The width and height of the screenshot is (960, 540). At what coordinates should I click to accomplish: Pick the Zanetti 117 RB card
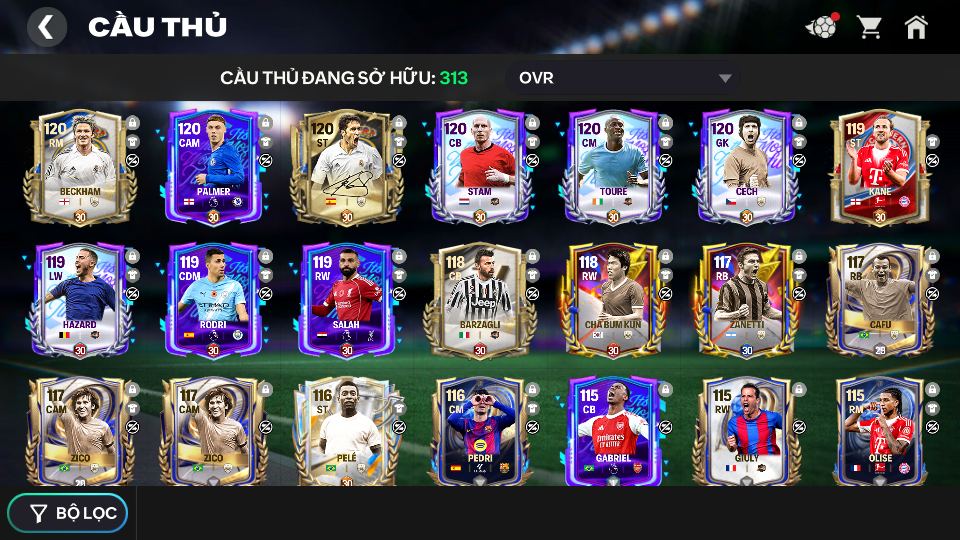[x=747, y=299]
